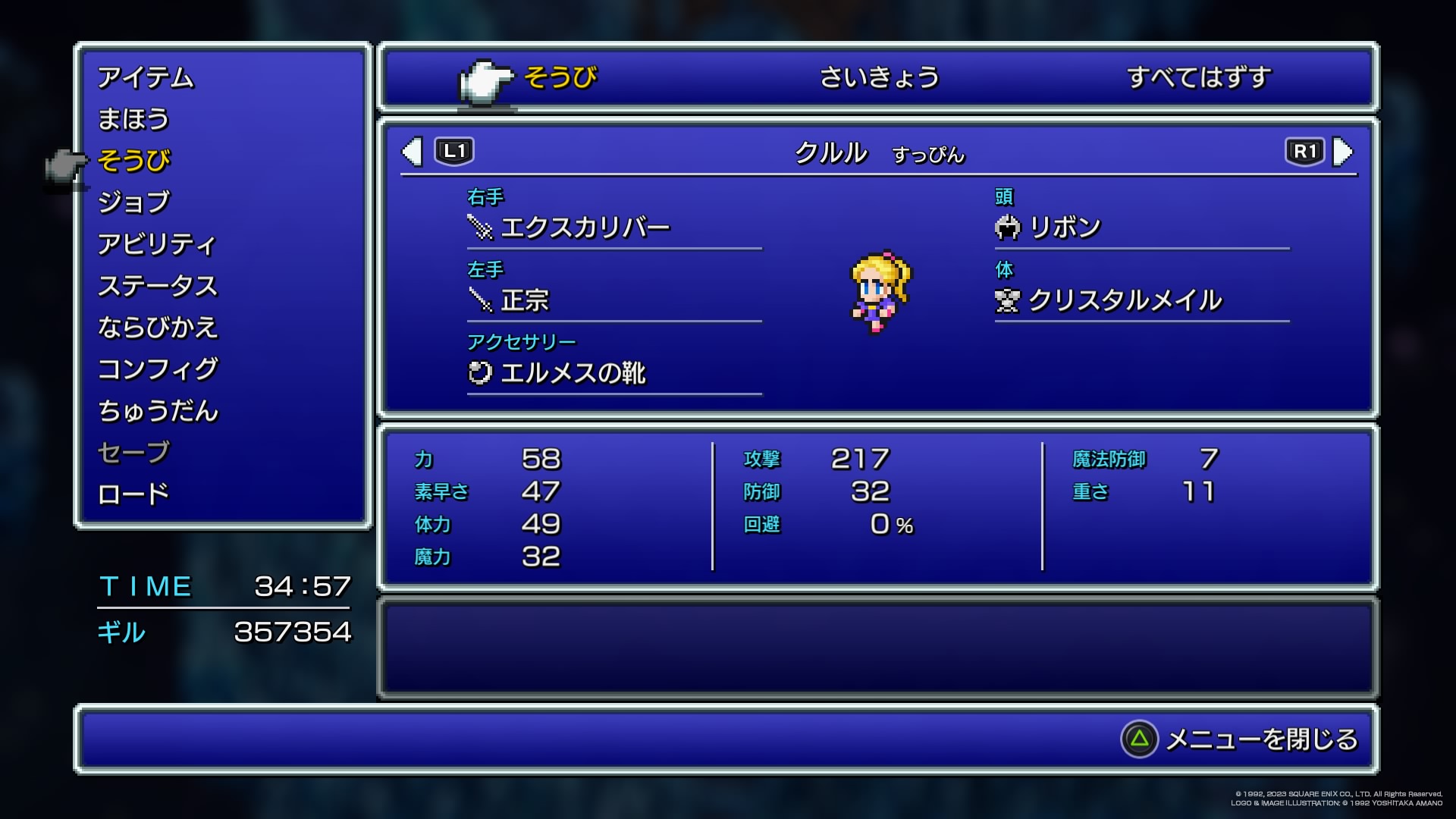Switch to next character with right arrow
Image resolution: width=1456 pixels, height=819 pixels.
tap(1342, 152)
